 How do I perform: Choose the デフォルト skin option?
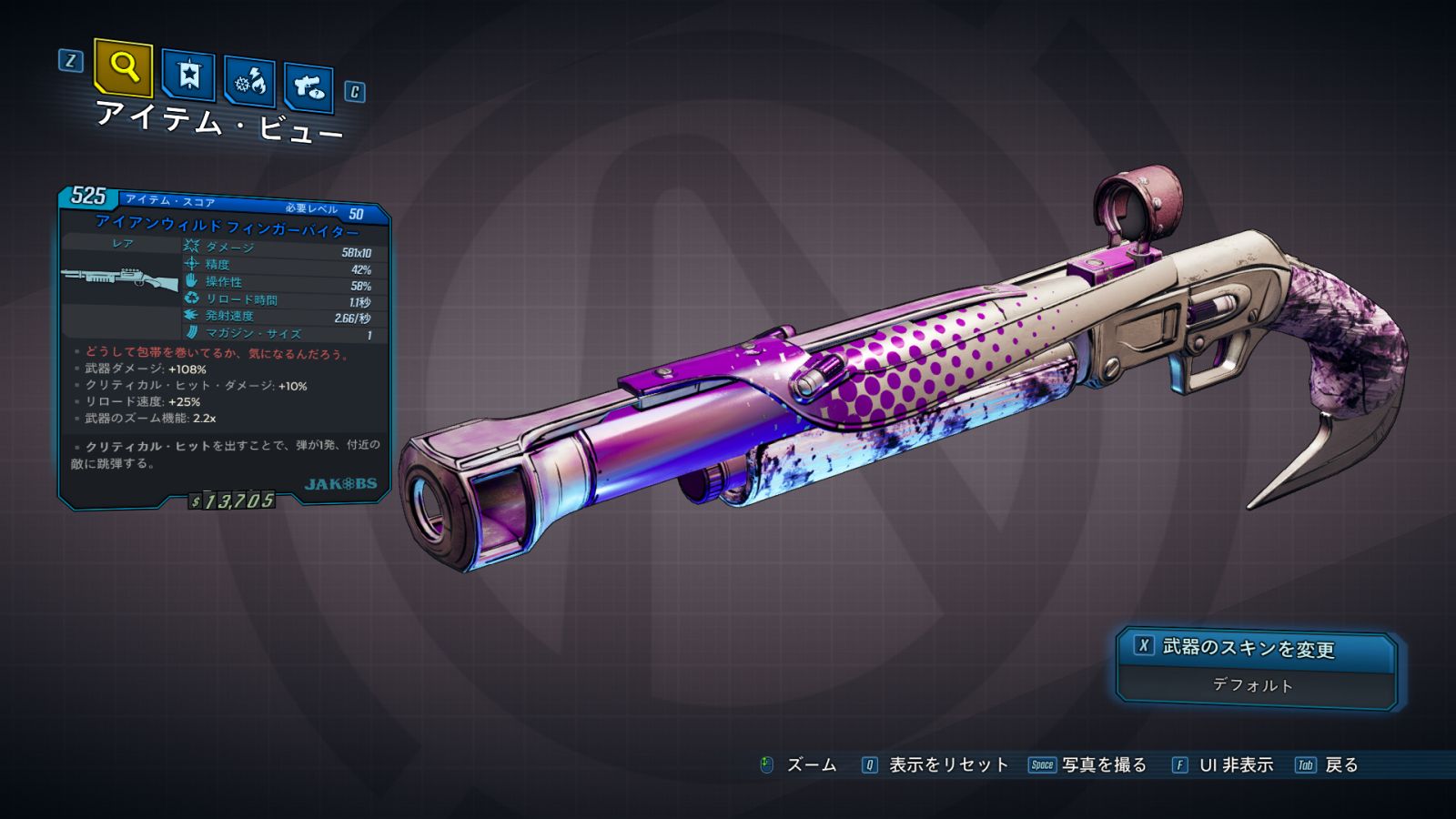(x=1254, y=685)
